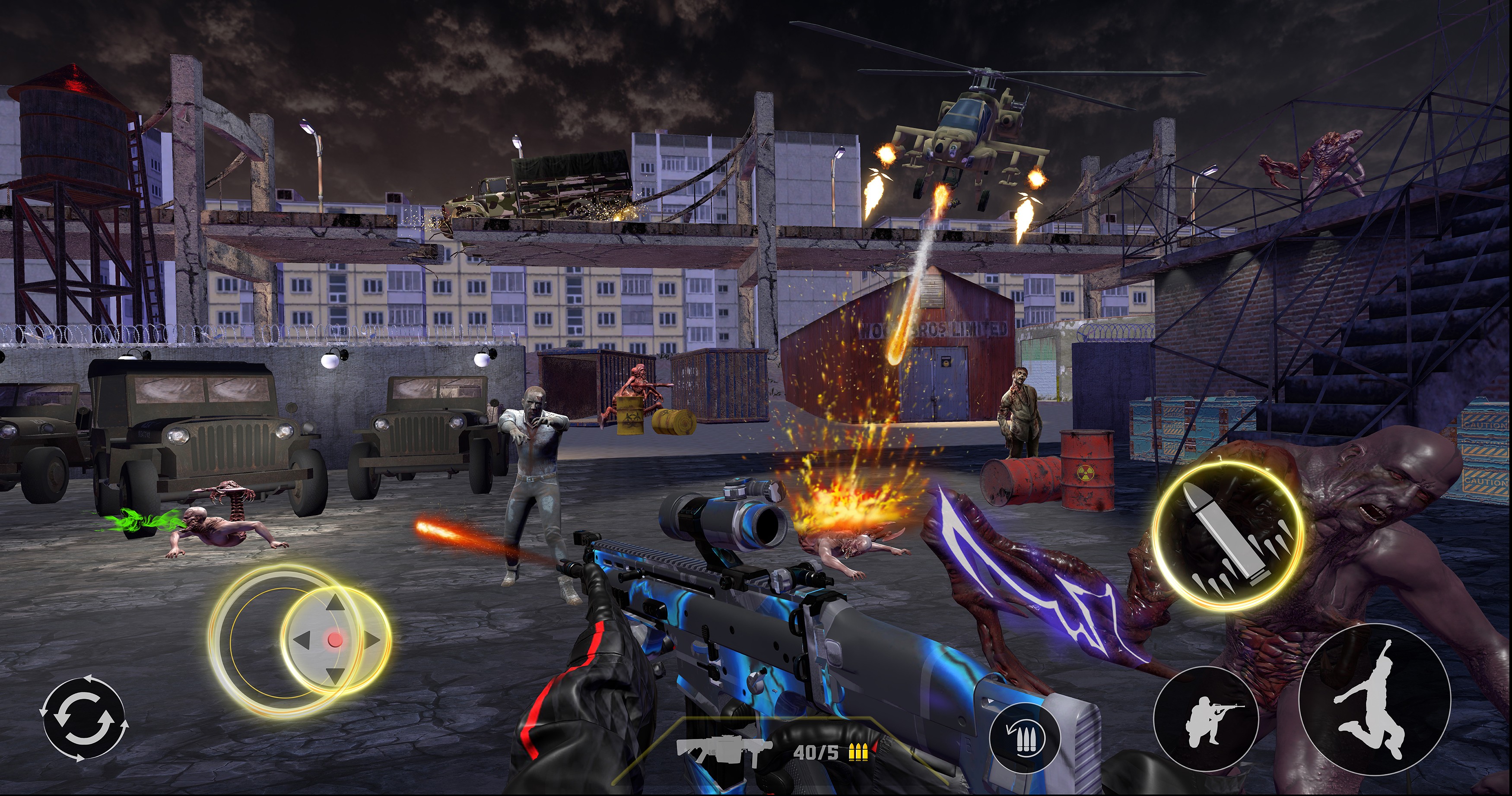Click the circular arrows swap button

click(x=84, y=718)
